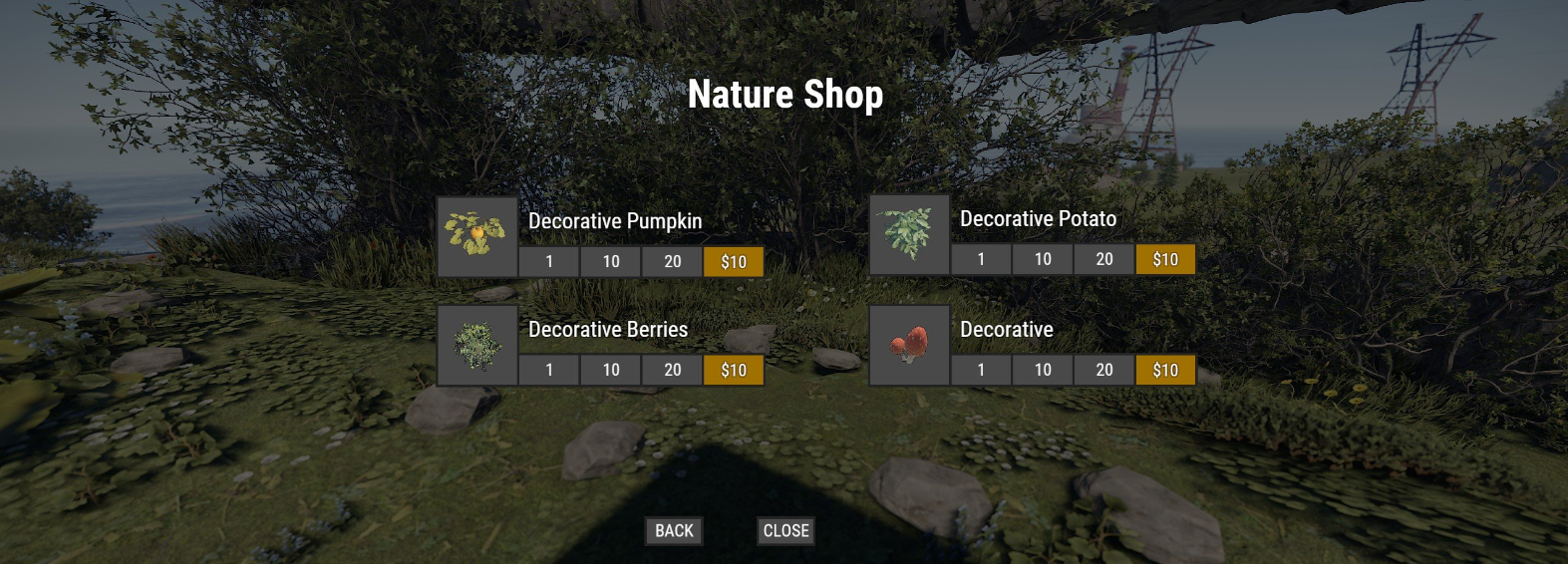Buy 20 Decorative Pumpkins
This screenshot has height=564, width=1568.
coord(673,262)
